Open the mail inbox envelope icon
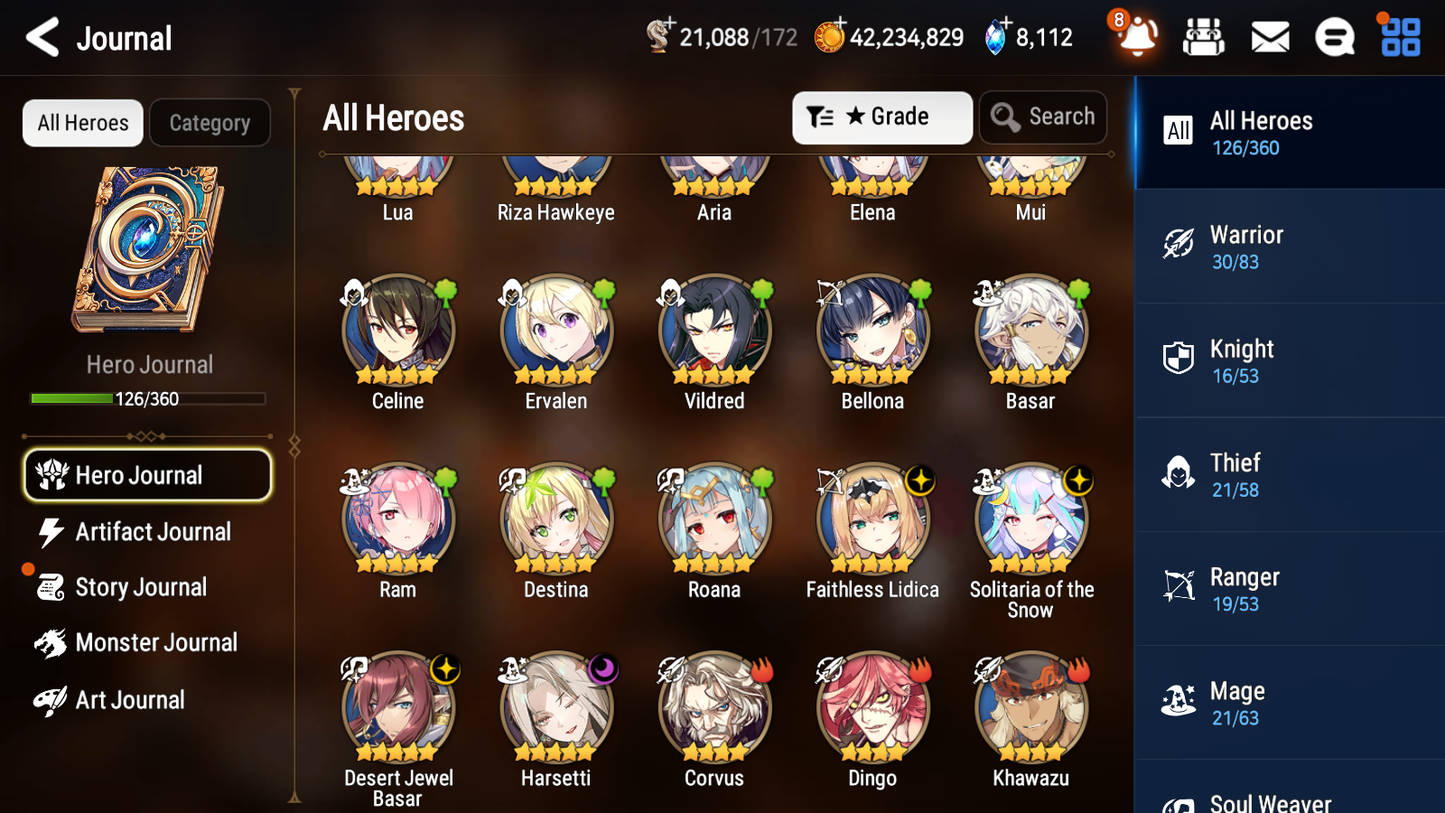Screen dimensions: 1445x813 point(1270,36)
